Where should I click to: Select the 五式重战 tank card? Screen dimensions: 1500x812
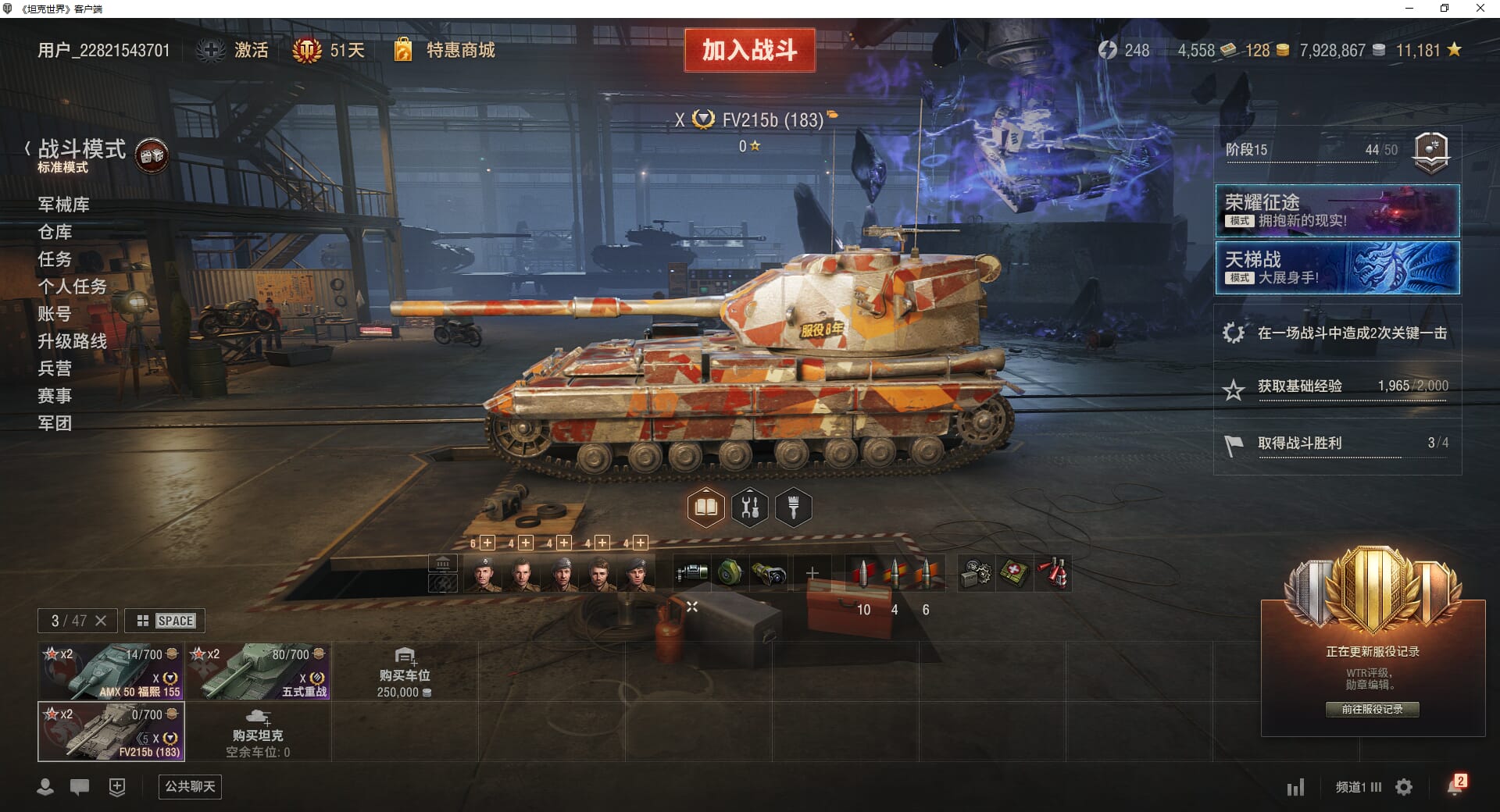259,671
